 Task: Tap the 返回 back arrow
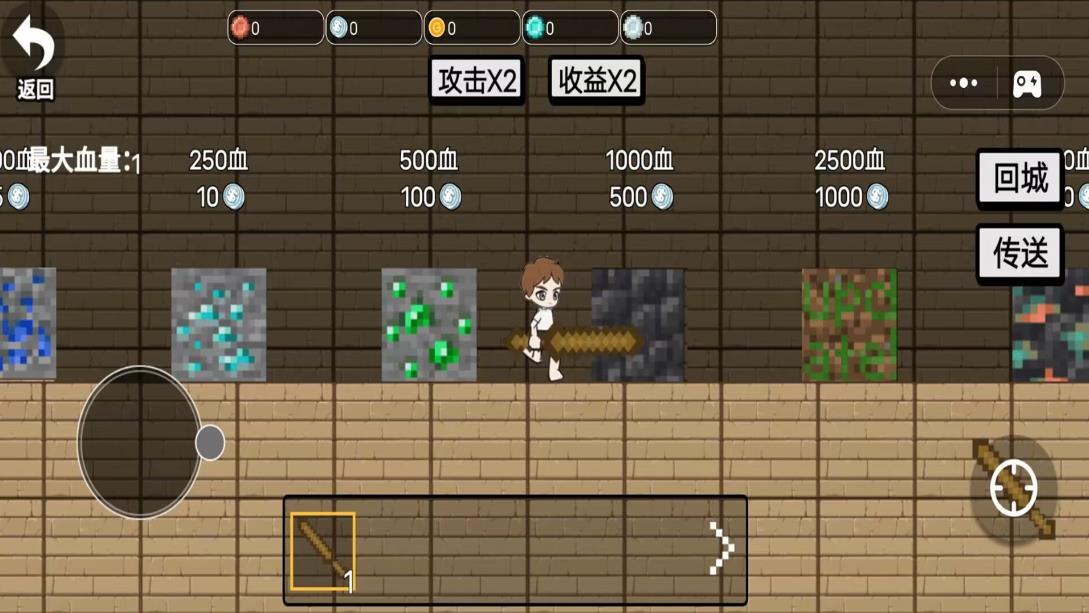(34, 55)
